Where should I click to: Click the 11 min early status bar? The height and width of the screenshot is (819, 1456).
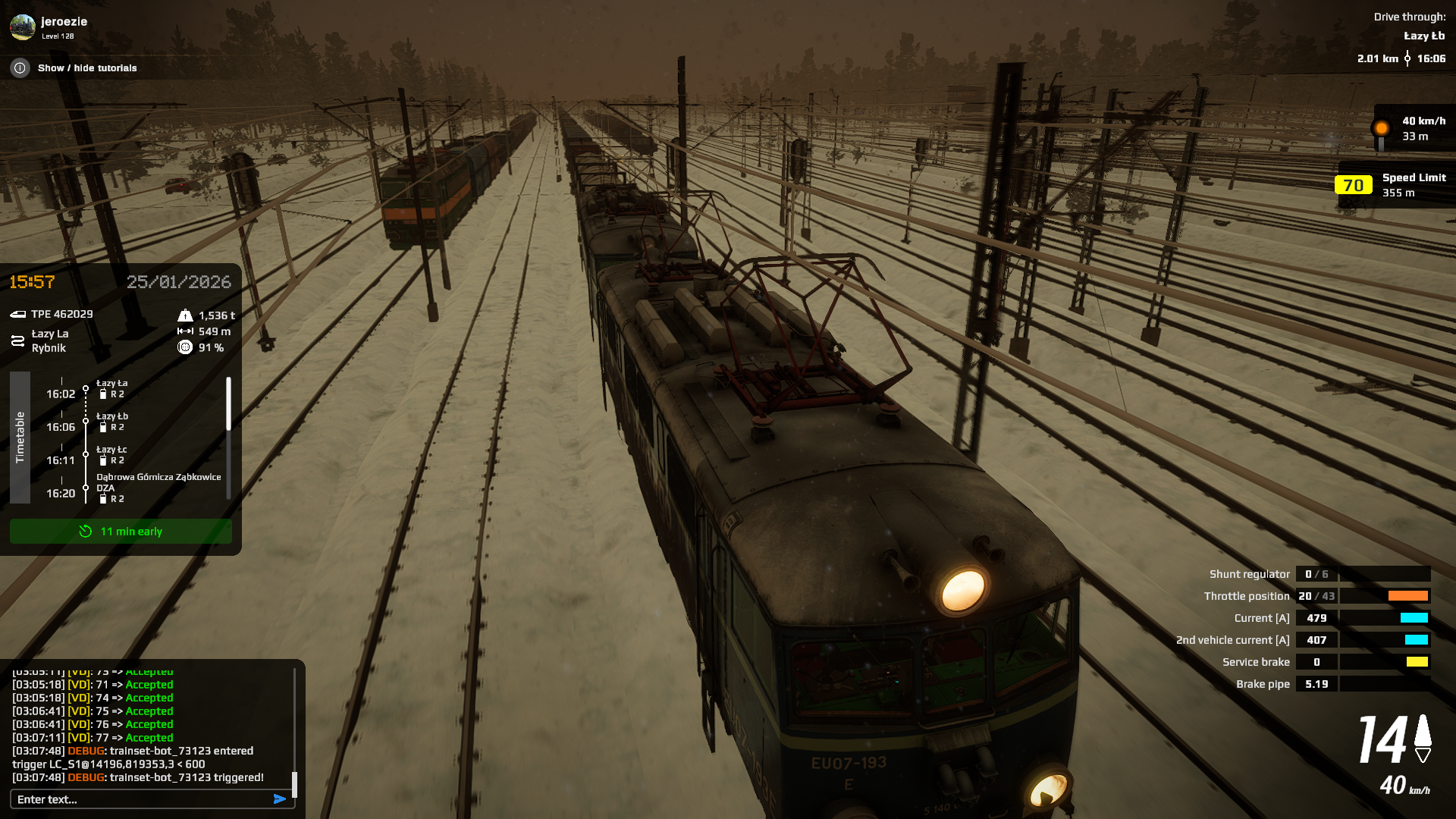point(121,532)
